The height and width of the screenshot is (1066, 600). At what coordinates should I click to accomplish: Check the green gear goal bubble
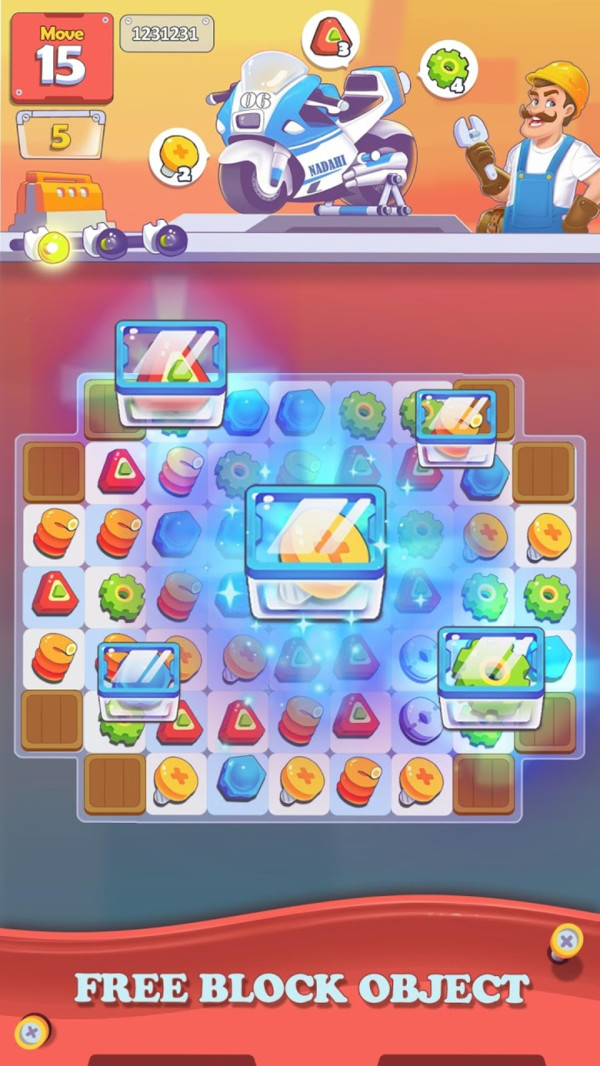pyautogui.click(x=446, y=69)
